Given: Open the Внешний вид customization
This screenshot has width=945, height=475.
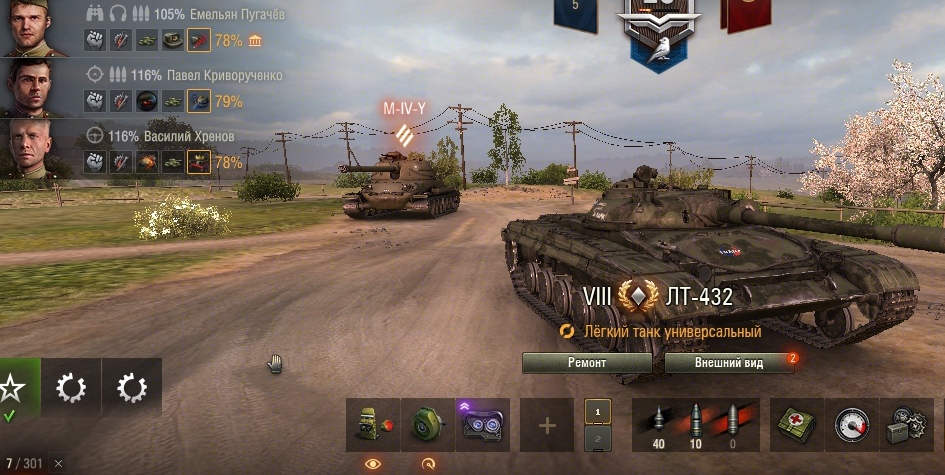Looking at the screenshot, I should (729, 362).
